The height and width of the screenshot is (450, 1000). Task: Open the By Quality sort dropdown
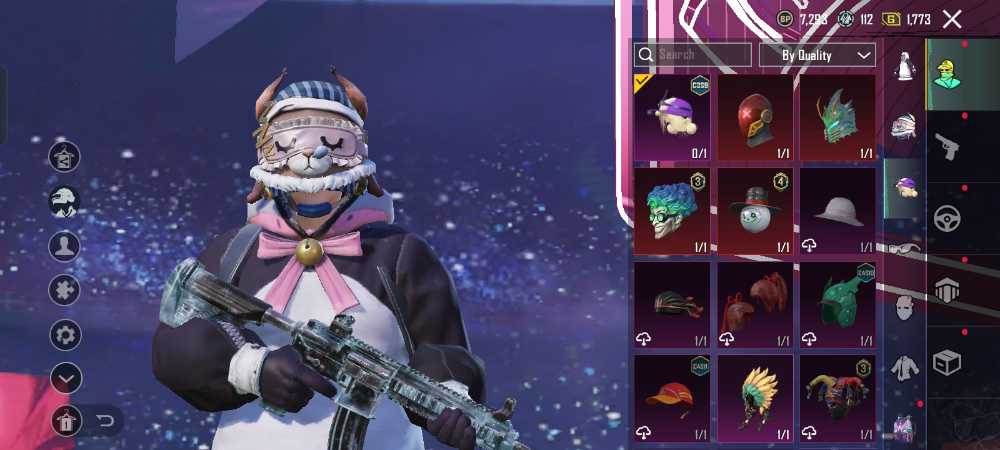[817, 55]
